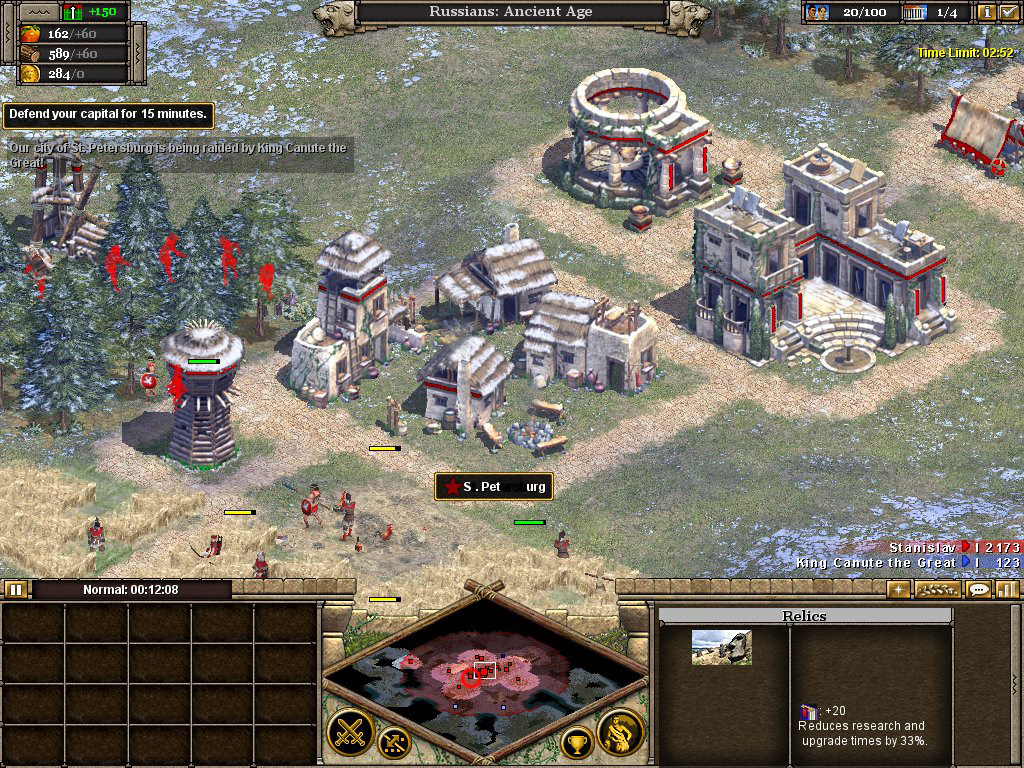The image size is (1024, 768).
Task: Click the gold statue button by the minimap
Action: coord(619,733)
